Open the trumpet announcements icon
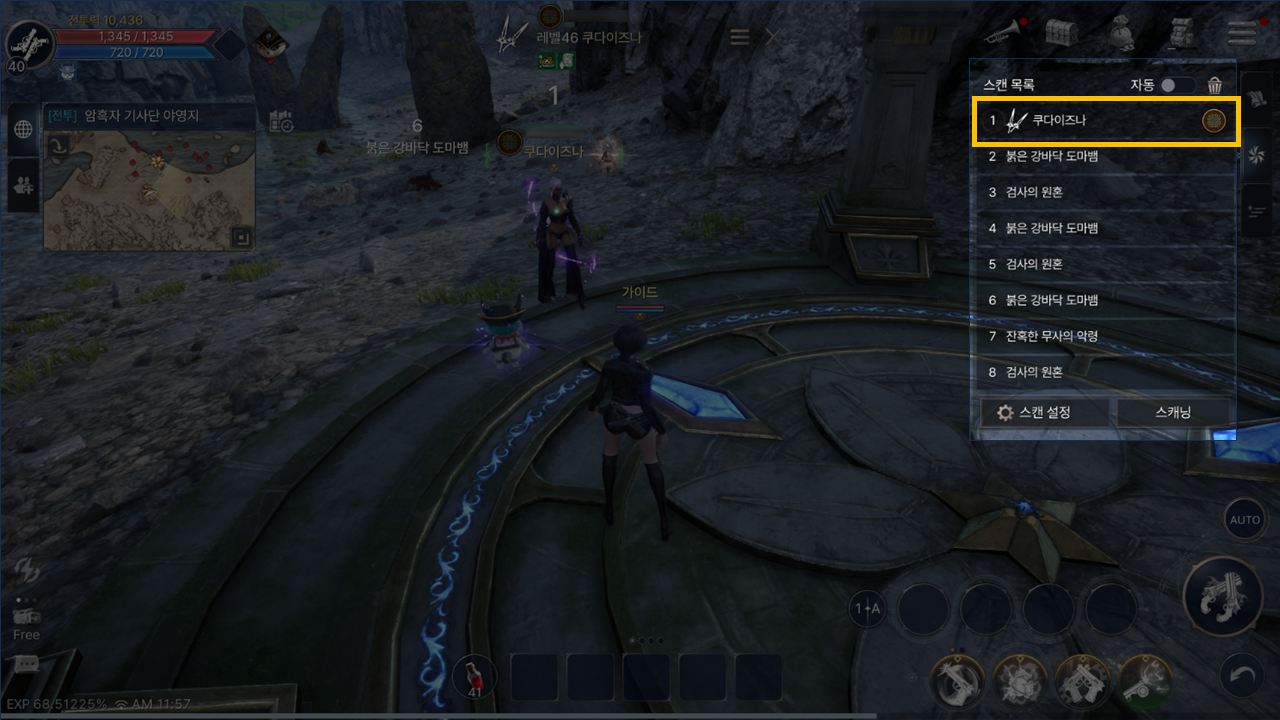1280x720 pixels. tap(1000, 33)
